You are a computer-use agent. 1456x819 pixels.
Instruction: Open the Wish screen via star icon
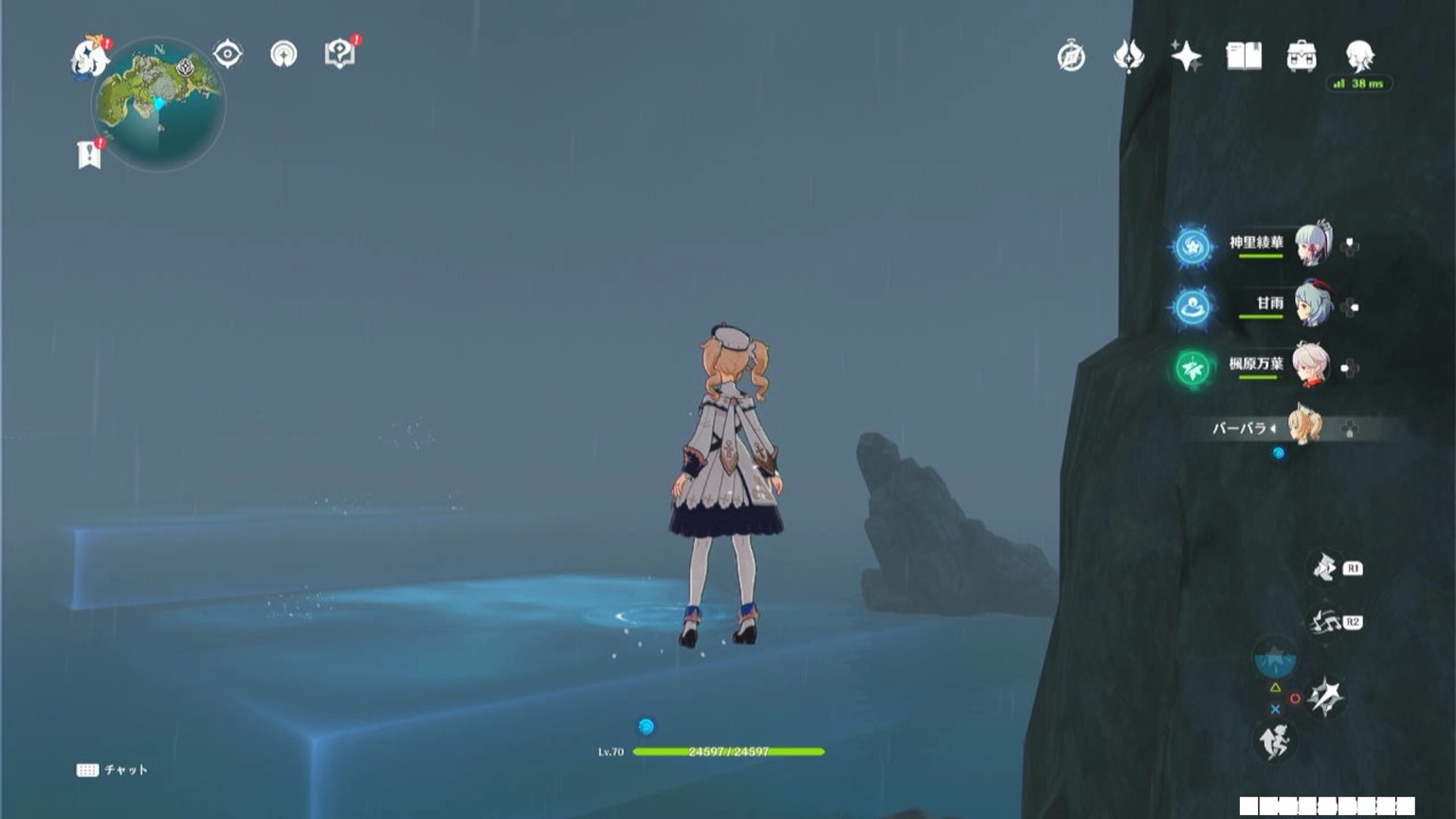(1185, 57)
